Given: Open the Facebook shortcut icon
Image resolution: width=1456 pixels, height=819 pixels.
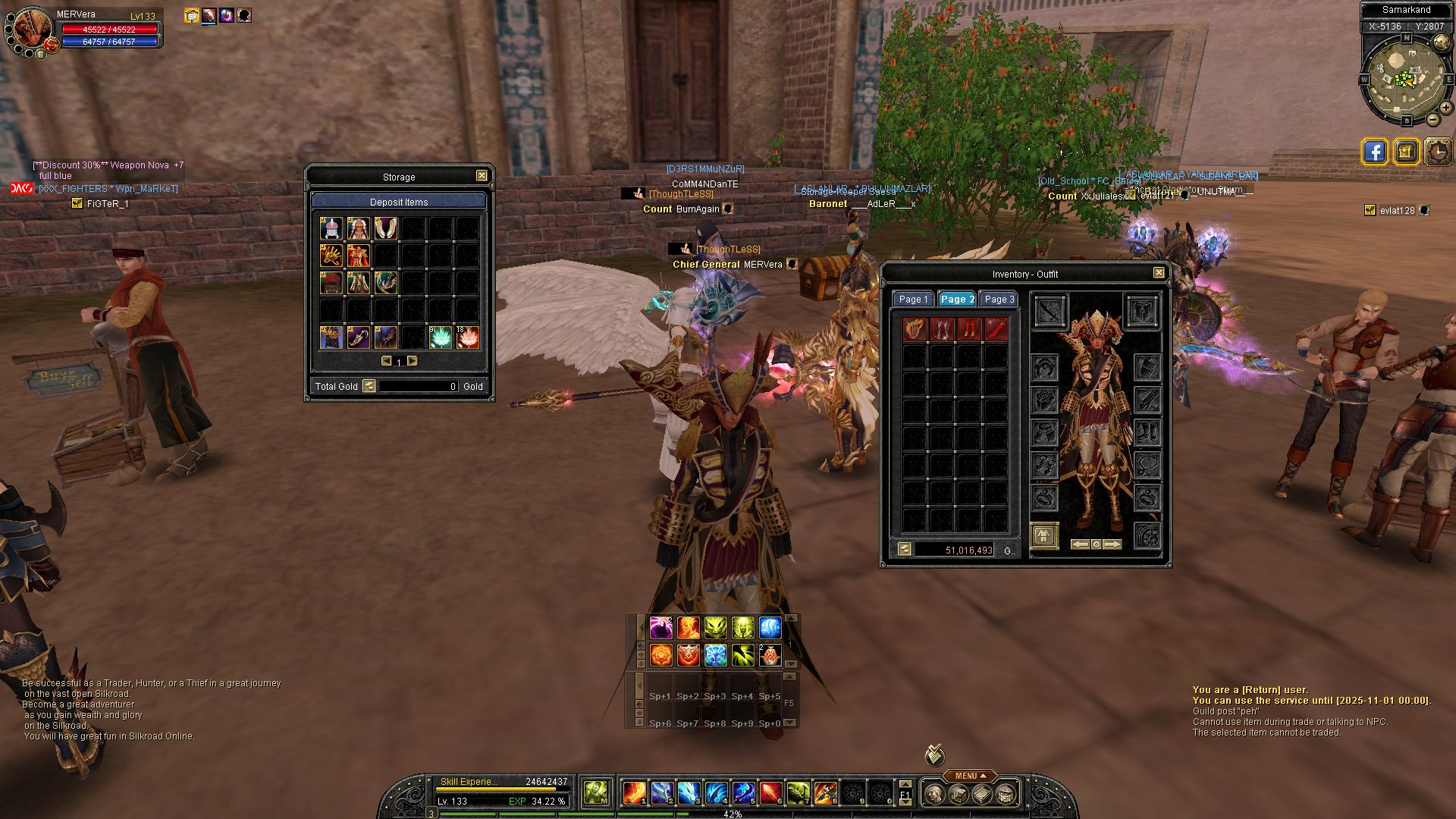Looking at the screenshot, I should click(1375, 152).
